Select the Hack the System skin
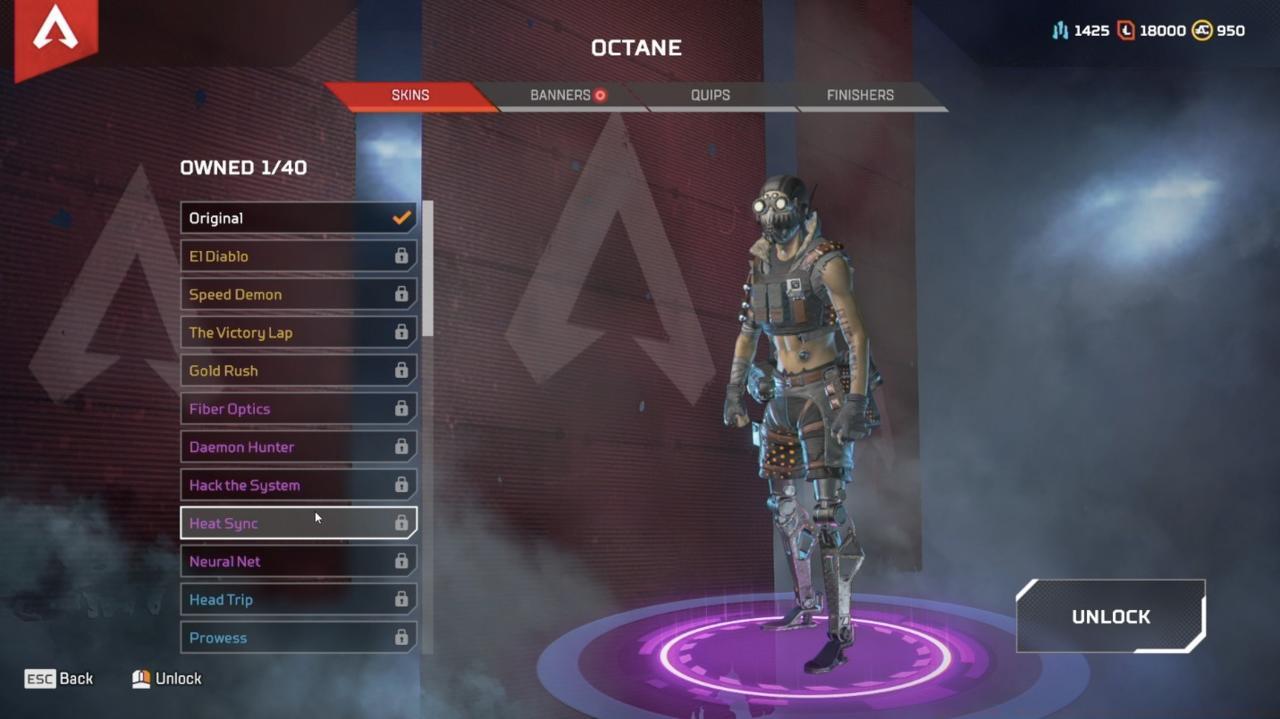Image resolution: width=1280 pixels, height=719 pixels. click(x=298, y=485)
